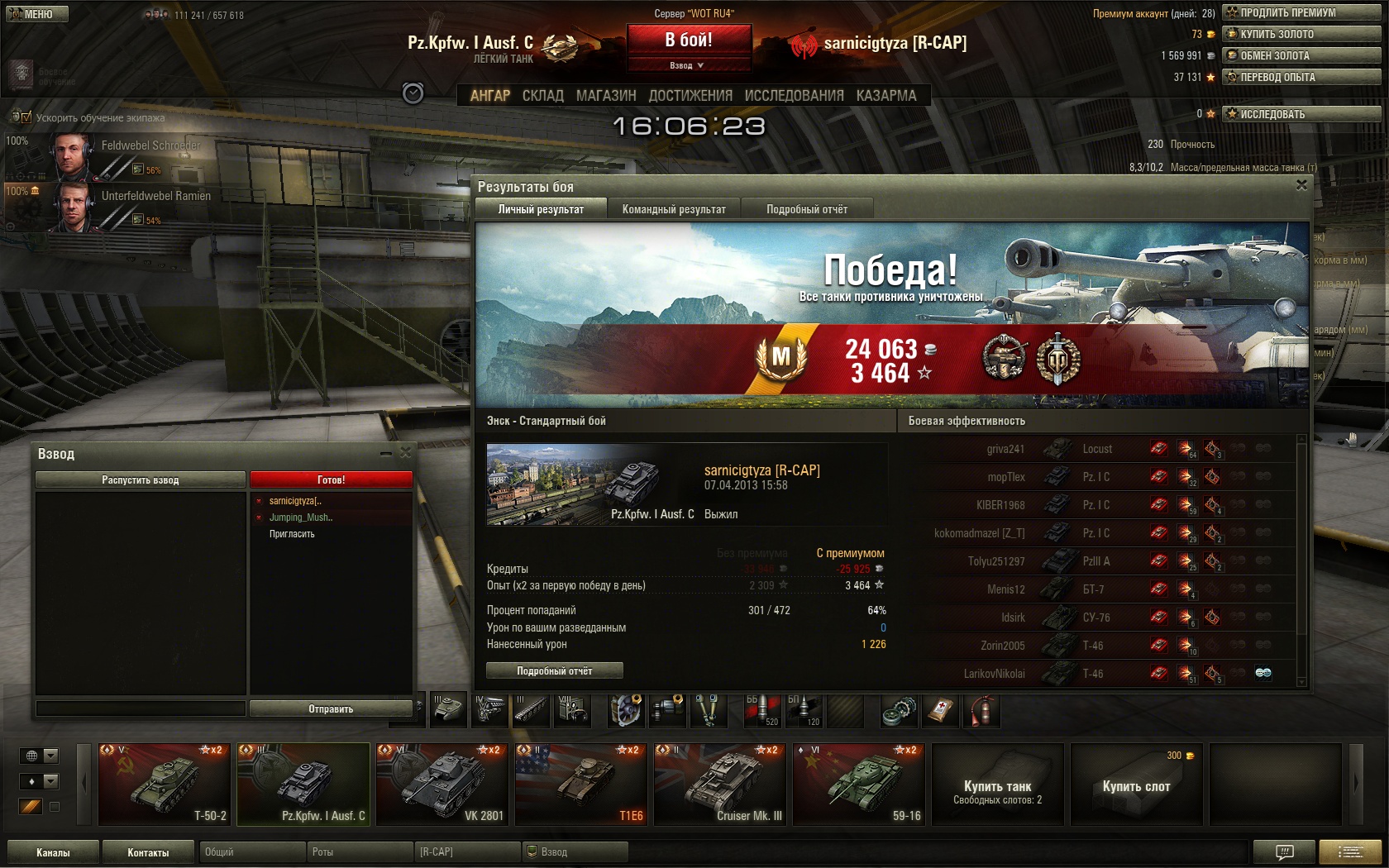The image size is (1389, 868).
Task: Show the Командный результат tab
Action: pyautogui.click(x=674, y=209)
